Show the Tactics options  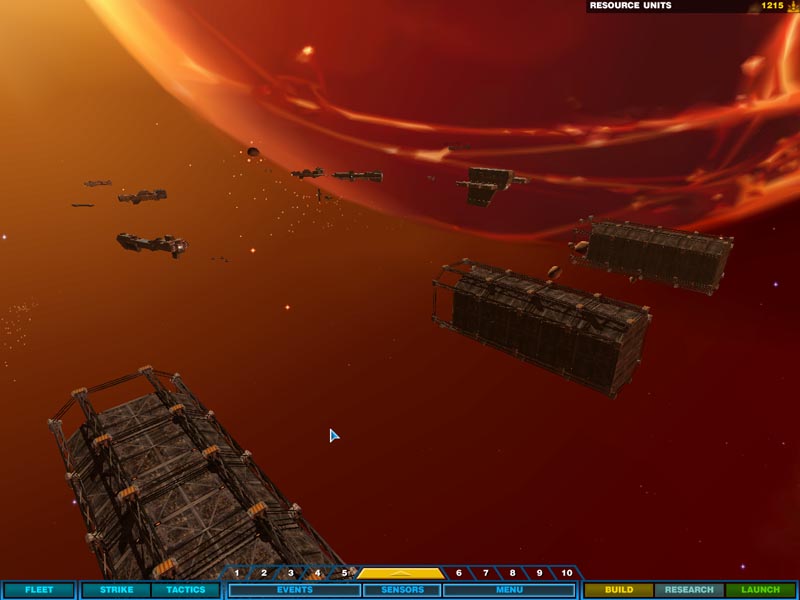point(185,590)
